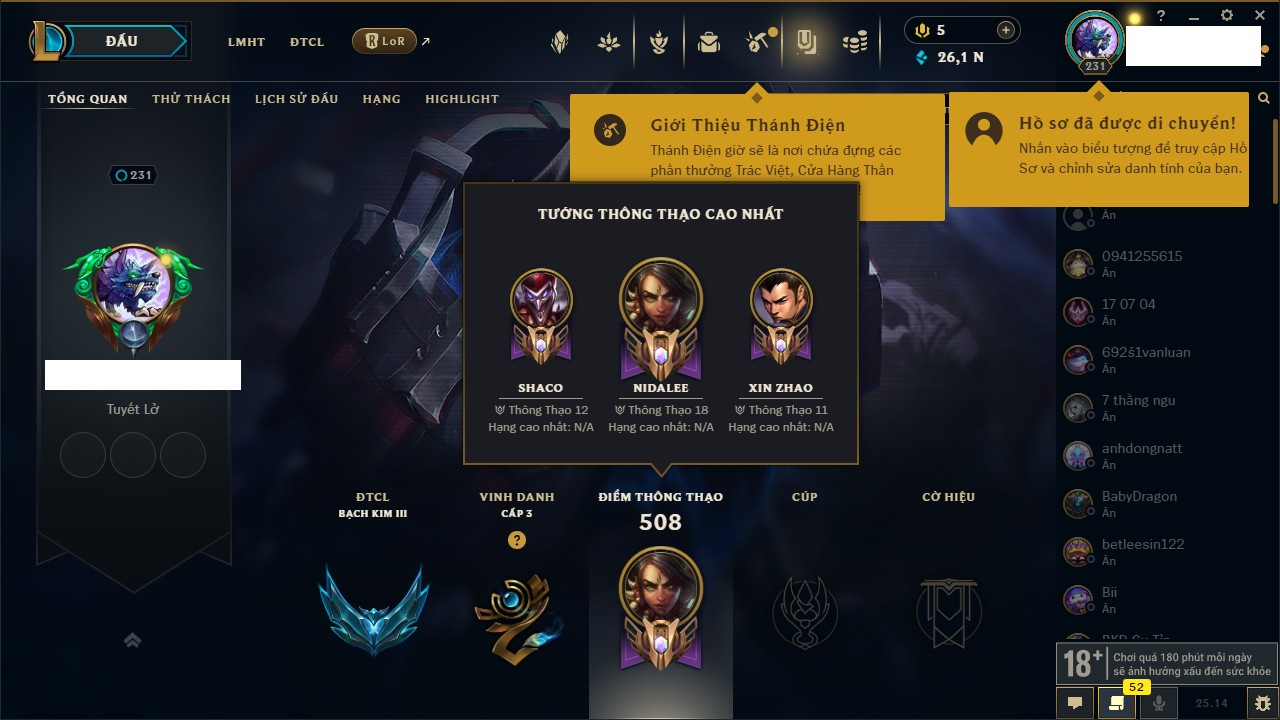
Task: Click the plus button to buy currency
Action: point(1006,30)
